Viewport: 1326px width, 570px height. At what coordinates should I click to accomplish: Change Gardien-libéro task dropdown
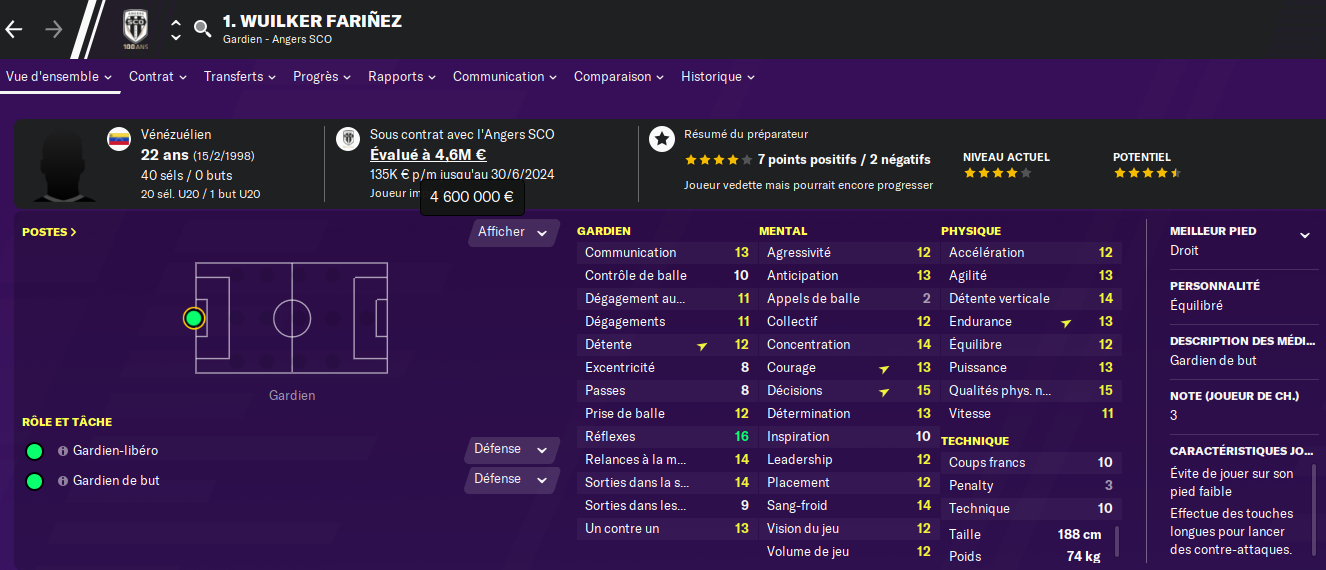point(511,450)
